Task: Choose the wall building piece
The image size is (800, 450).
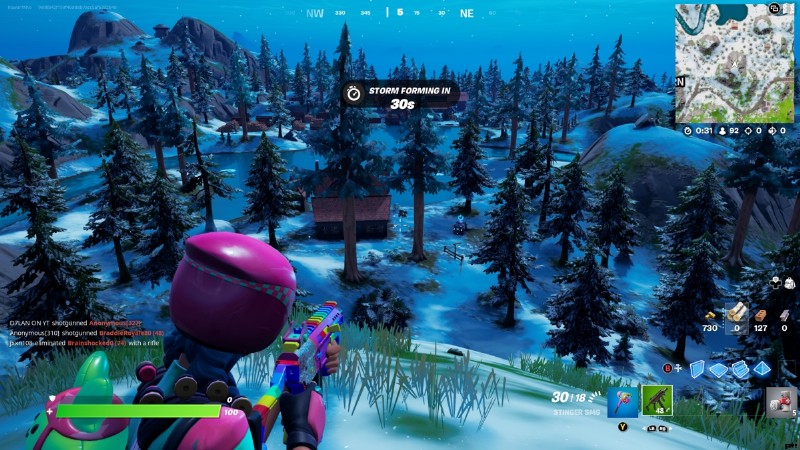Action: [697, 369]
